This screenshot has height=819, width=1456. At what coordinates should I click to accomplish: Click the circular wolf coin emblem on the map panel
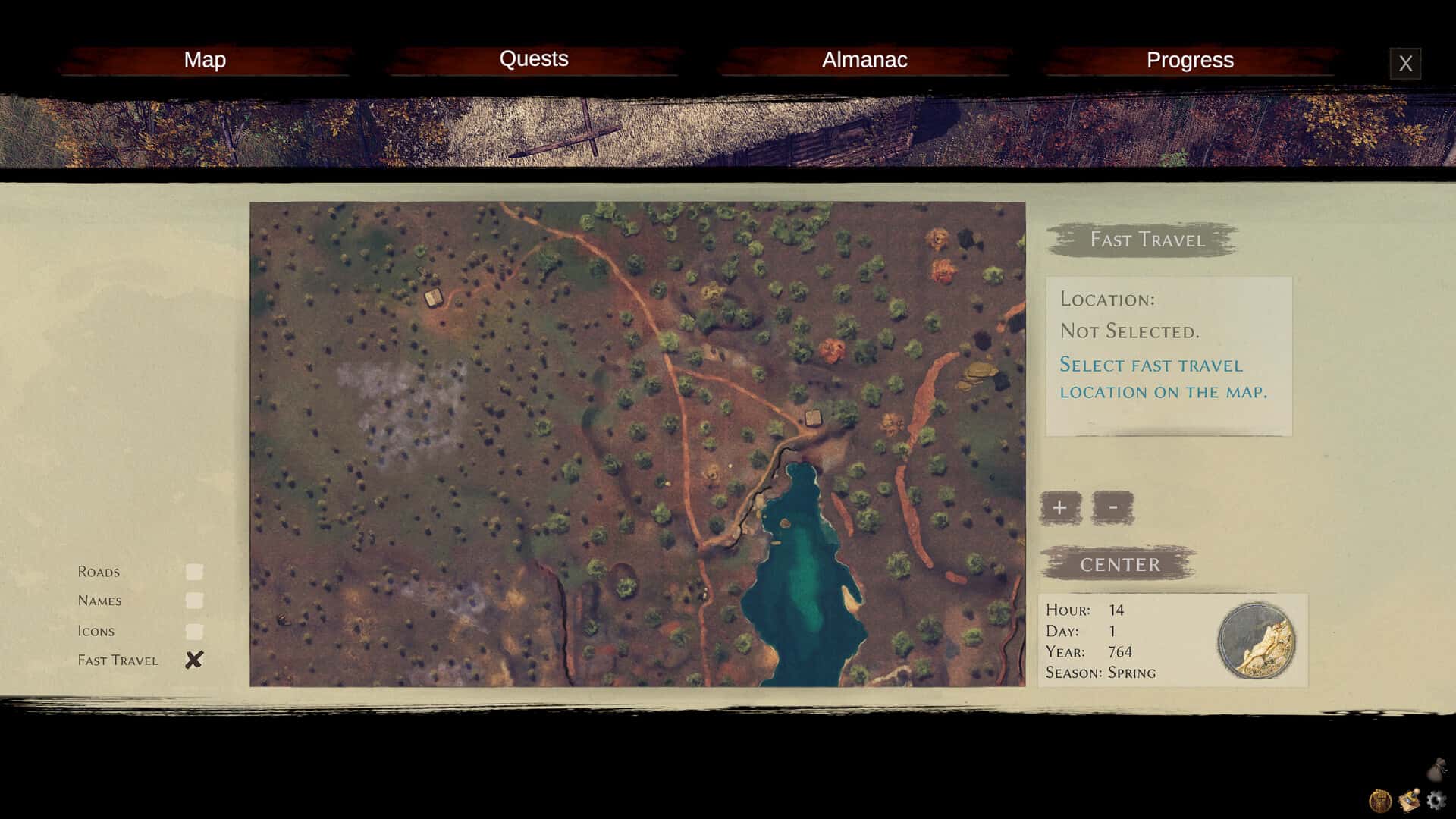(1255, 641)
